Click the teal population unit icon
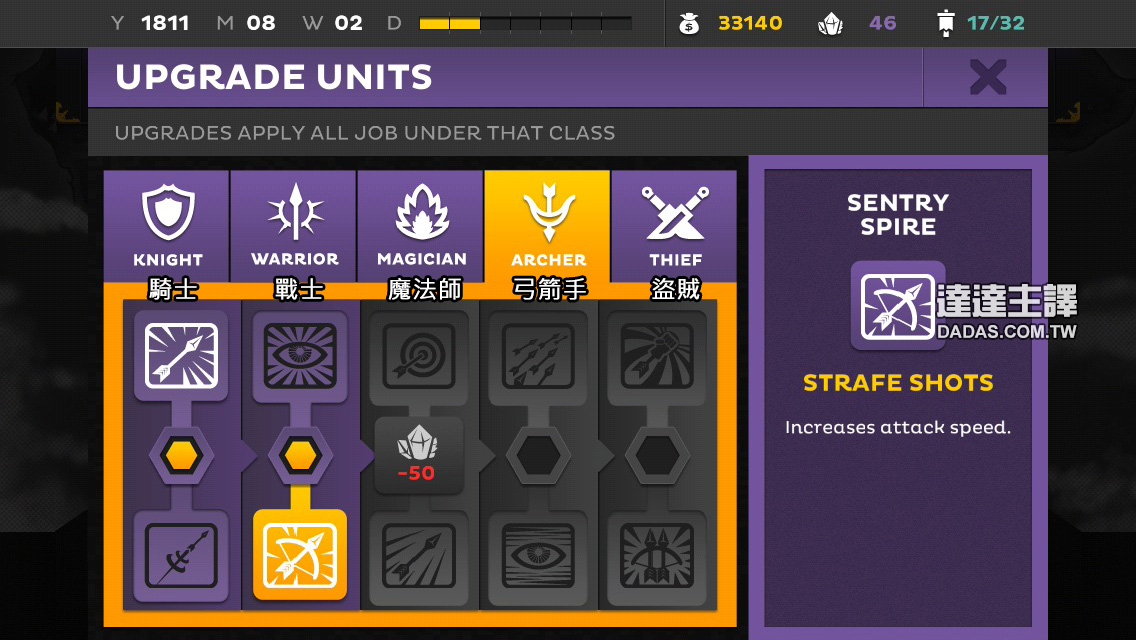 (945, 23)
